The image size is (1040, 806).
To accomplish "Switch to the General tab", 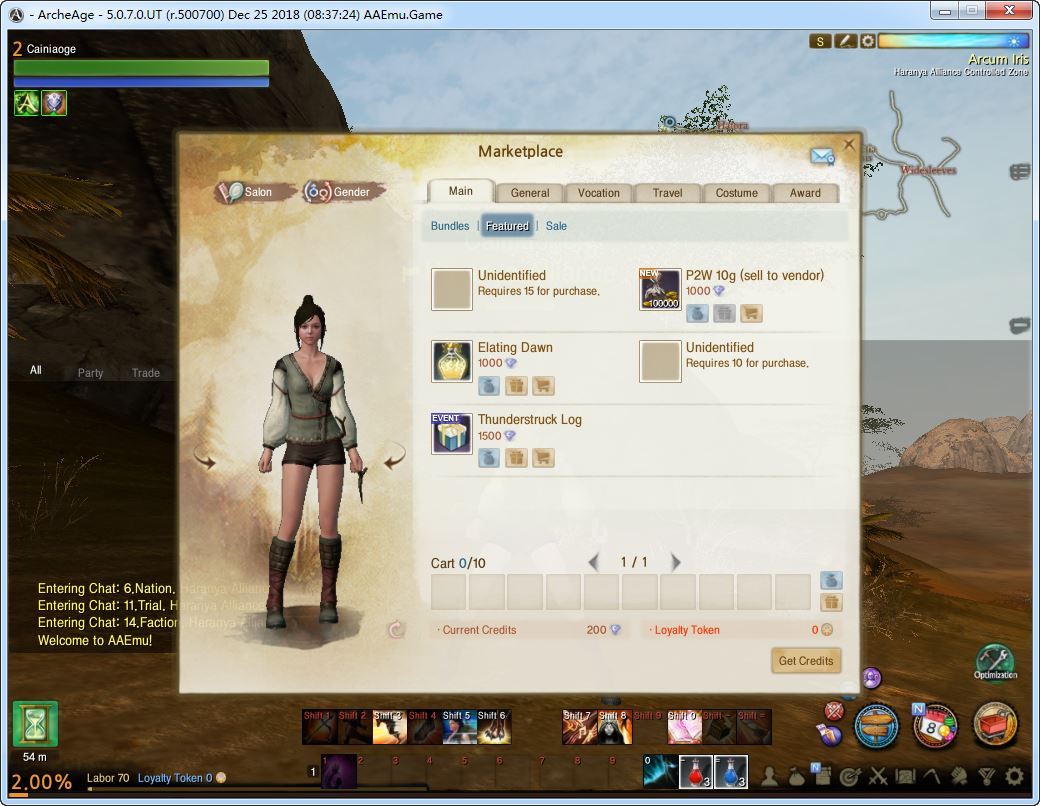I will click(x=529, y=193).
